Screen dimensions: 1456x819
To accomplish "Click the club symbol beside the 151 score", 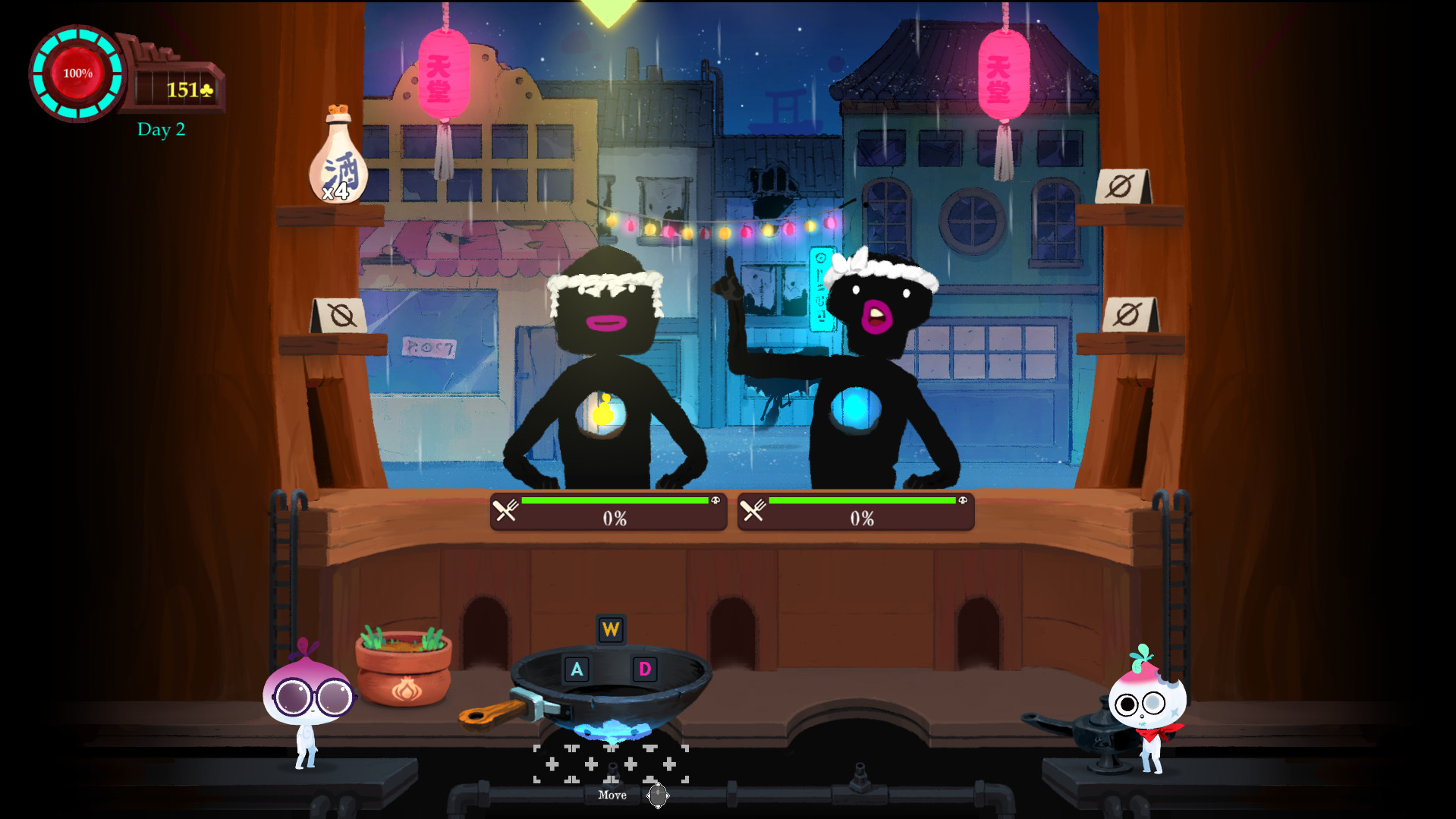I will 206,90.
